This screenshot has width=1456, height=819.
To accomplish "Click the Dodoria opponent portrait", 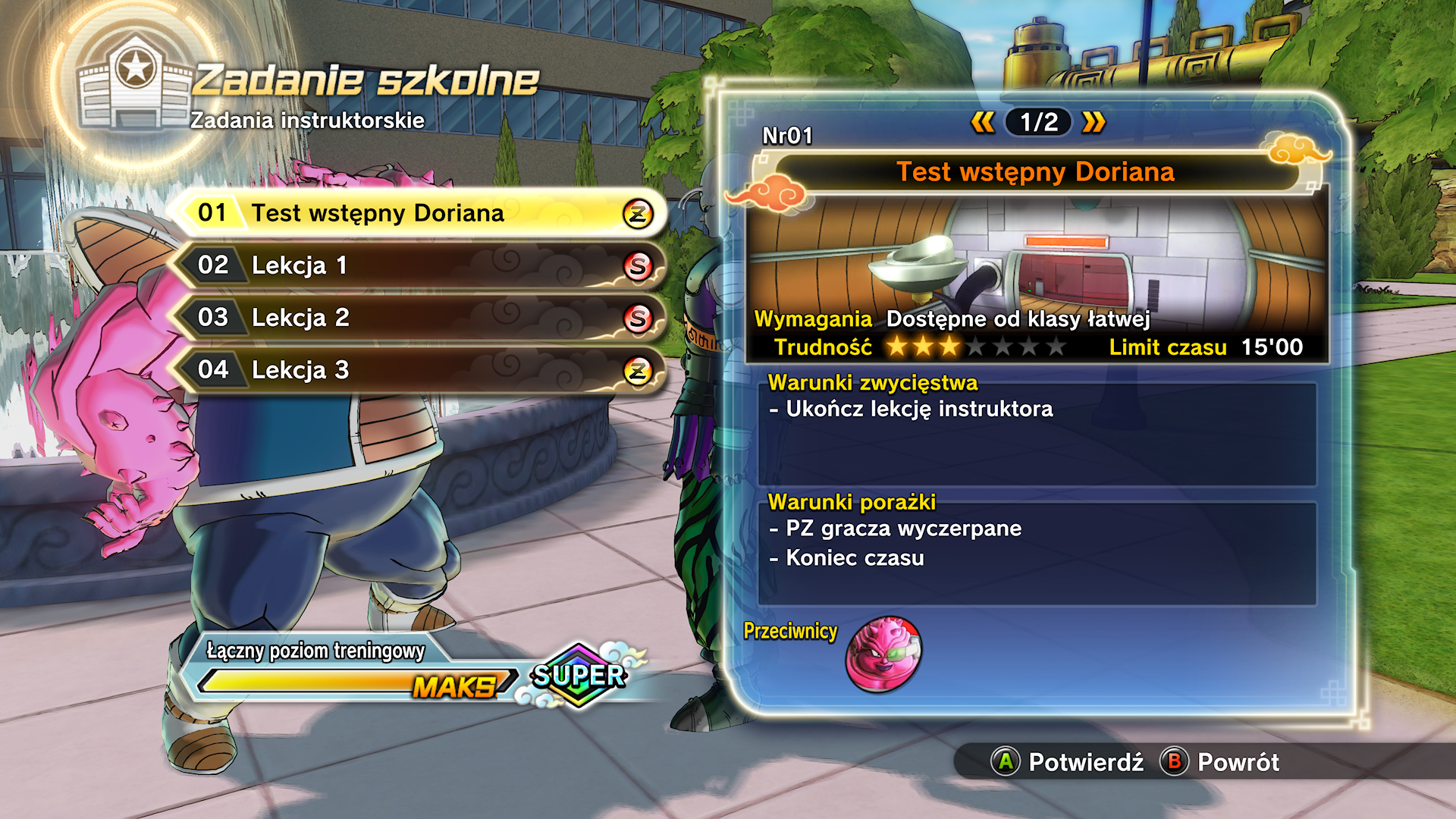I will point(883,654).
